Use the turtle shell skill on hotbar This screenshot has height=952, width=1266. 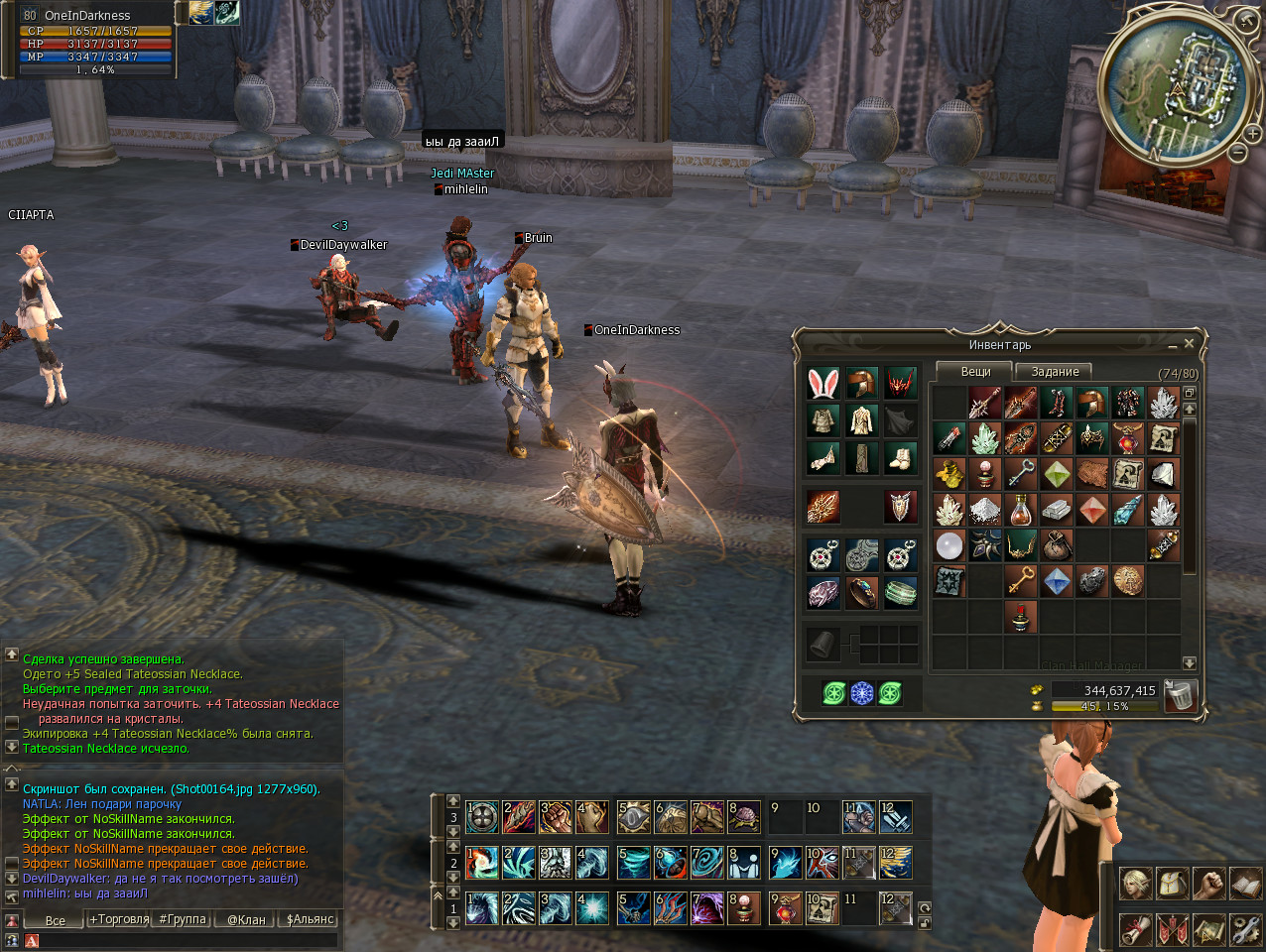click(x=744, y=817)
